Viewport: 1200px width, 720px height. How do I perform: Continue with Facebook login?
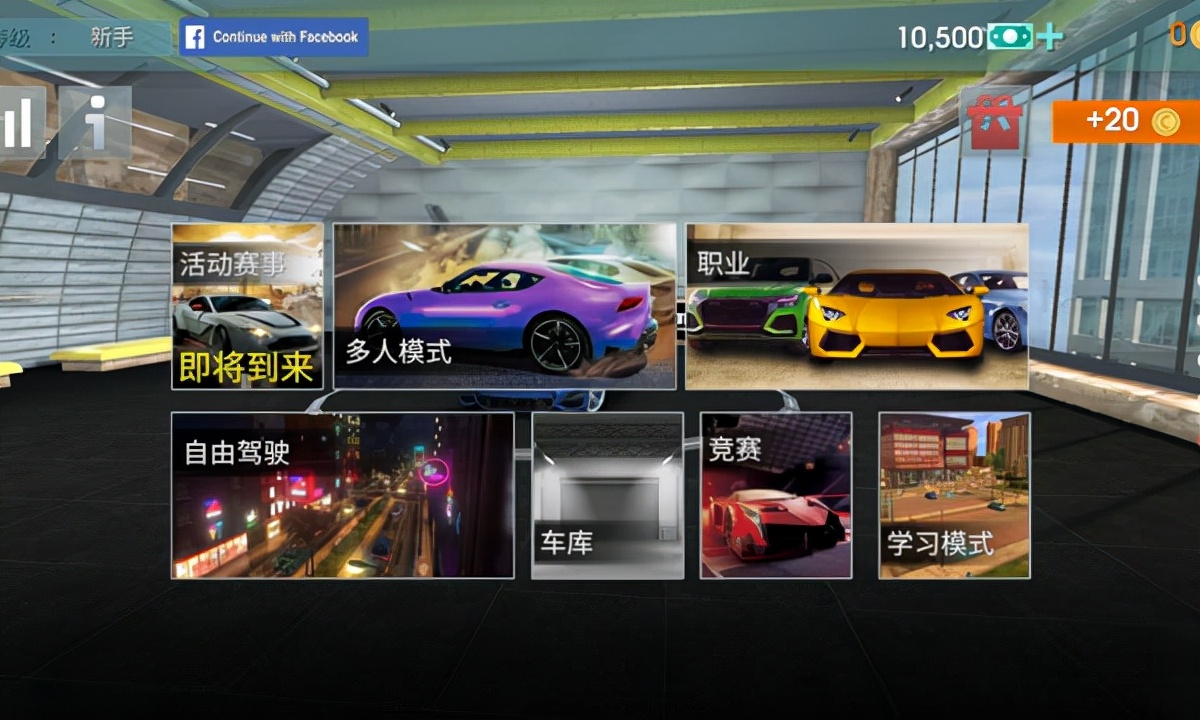pyautogui.click(x=273, y=37)
